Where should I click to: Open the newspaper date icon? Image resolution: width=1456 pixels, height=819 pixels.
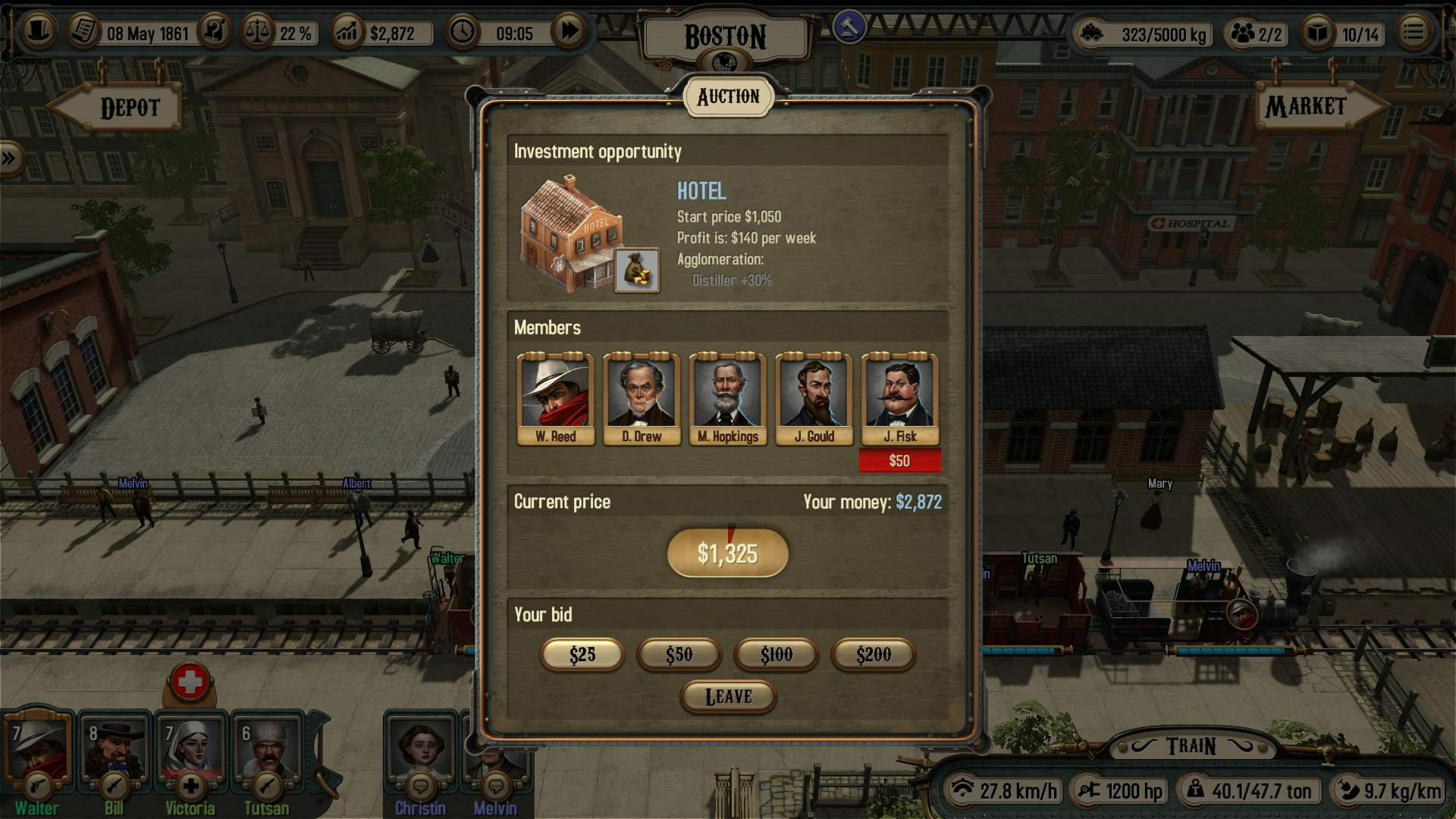coord(82,30)
